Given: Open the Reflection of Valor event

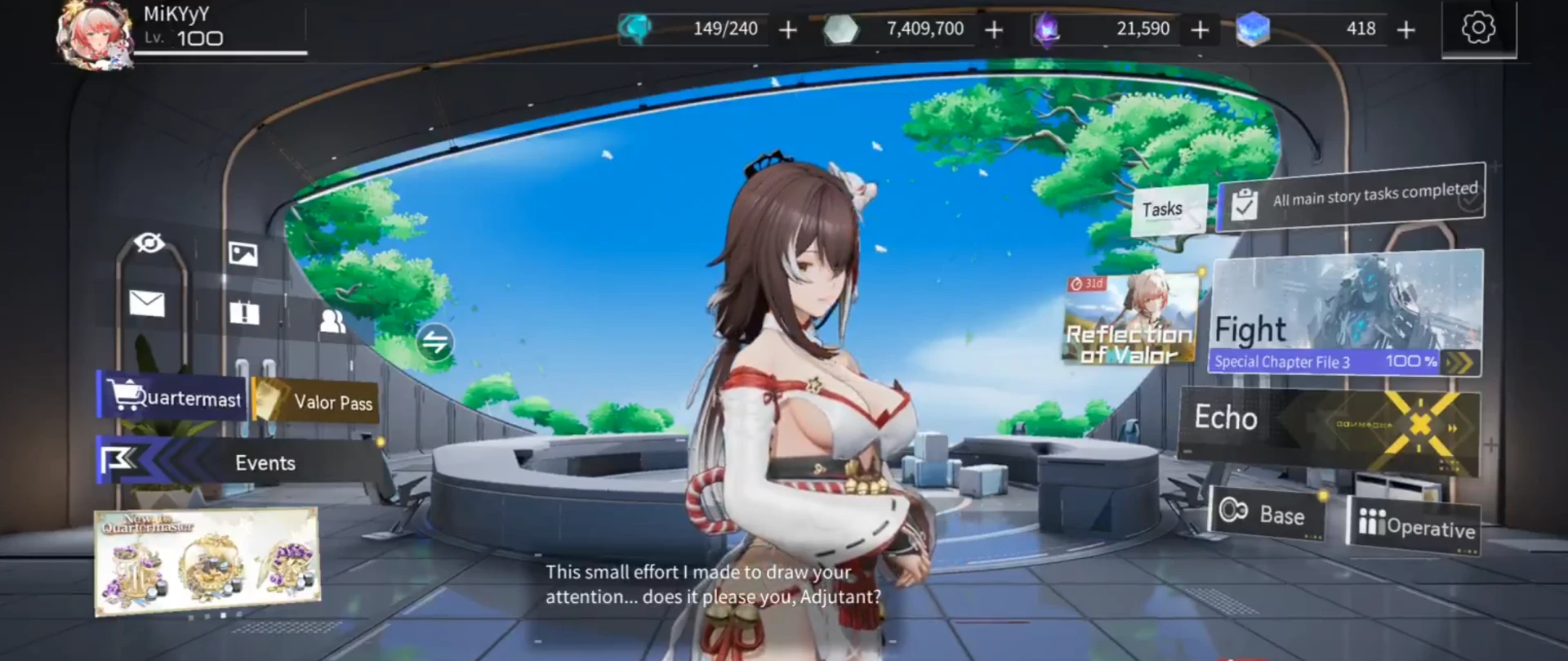Looking at the screenshot, I should (1130, 320).
